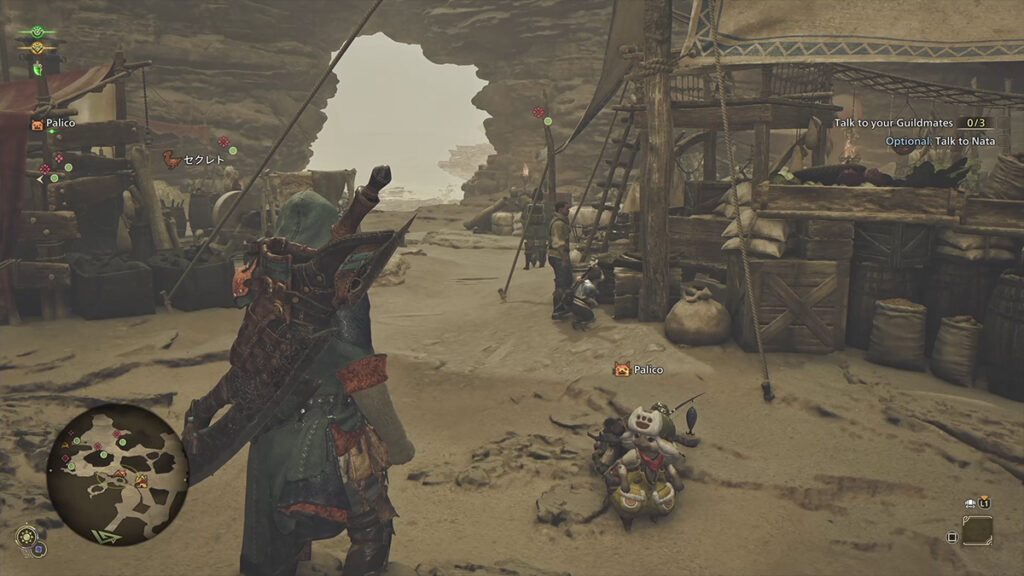The image size is (1024, 576).
Task: Select the Seikret bird marker icon
Action: pos(172,159)
